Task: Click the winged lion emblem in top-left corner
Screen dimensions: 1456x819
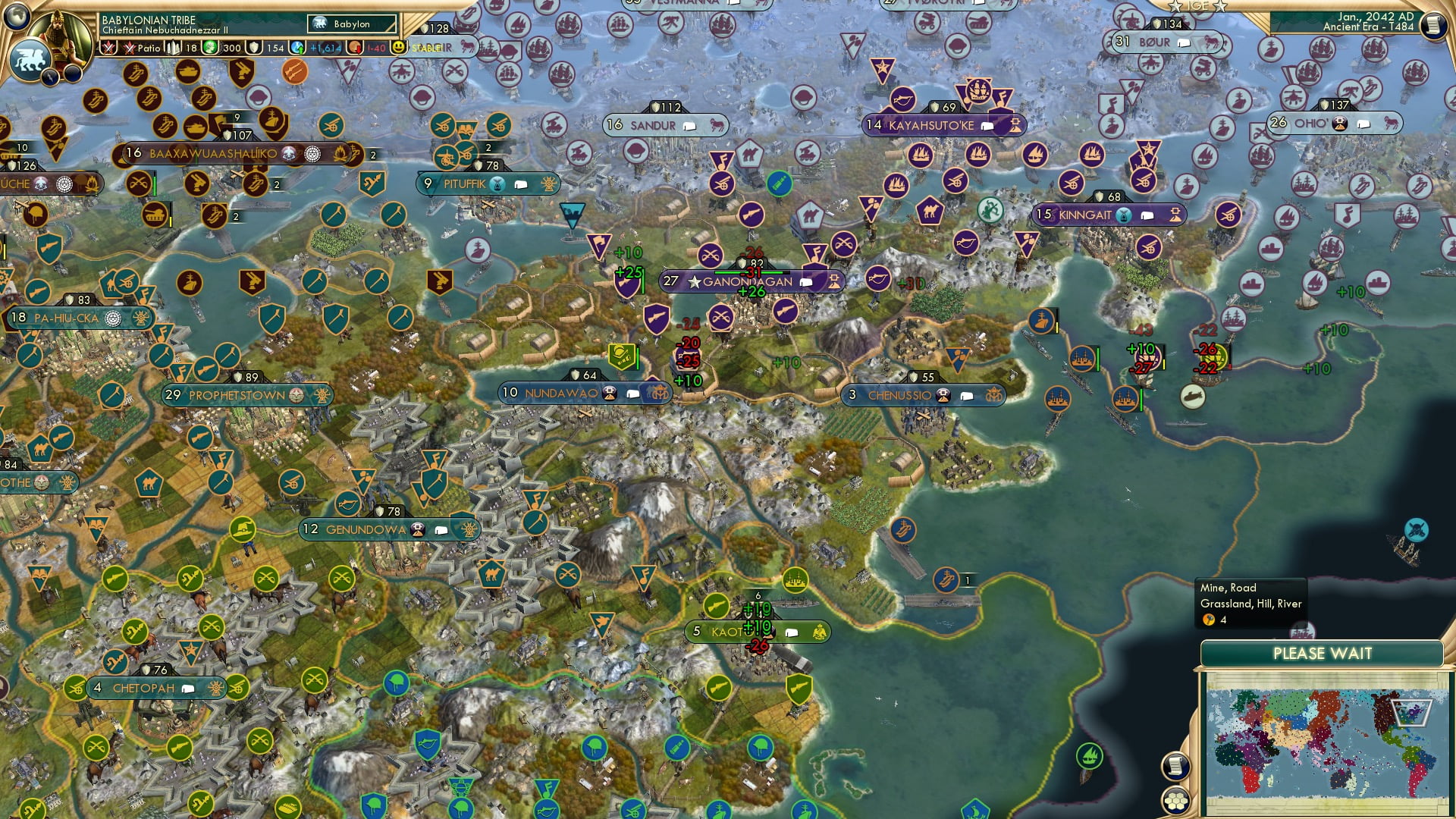Action: 30,57
